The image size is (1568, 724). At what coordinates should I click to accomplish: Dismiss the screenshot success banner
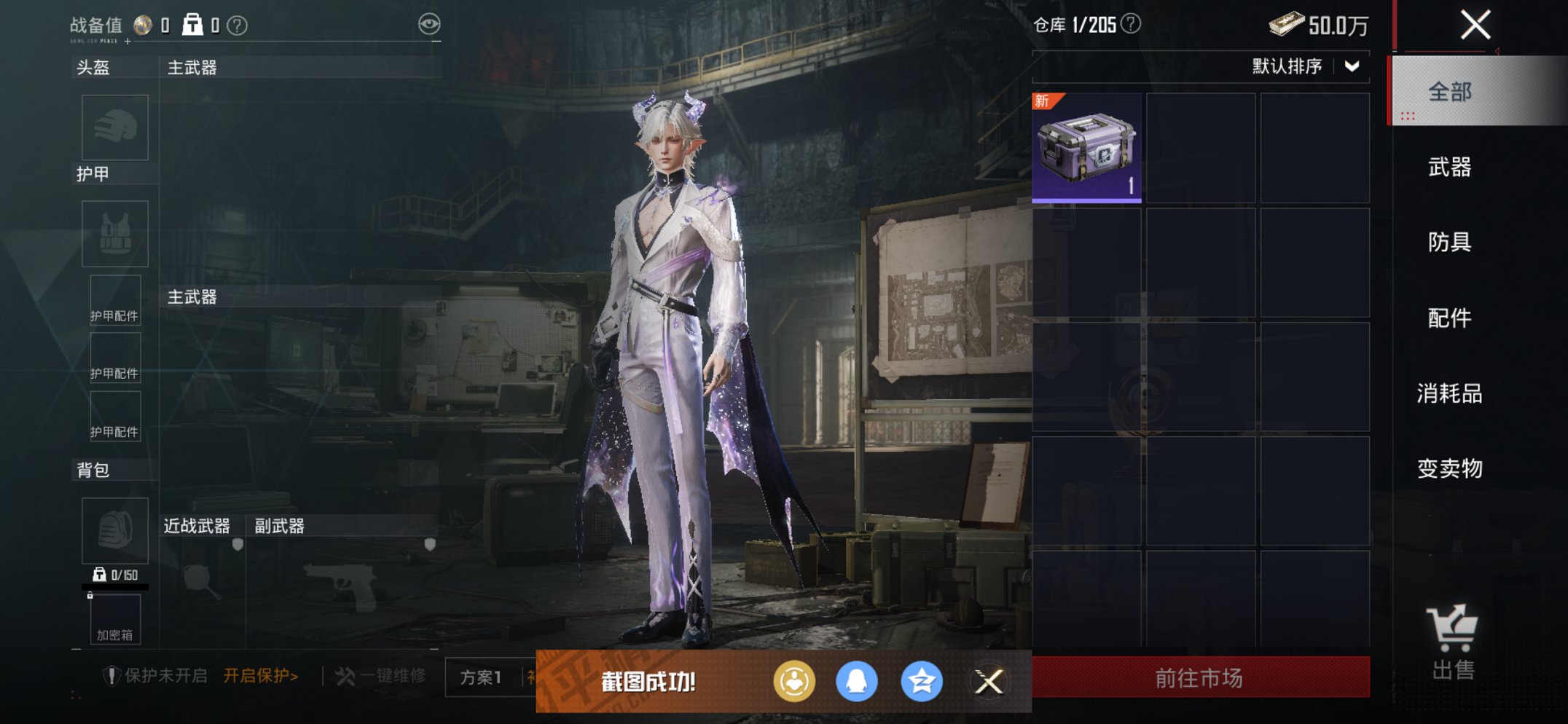click(989, 682)
